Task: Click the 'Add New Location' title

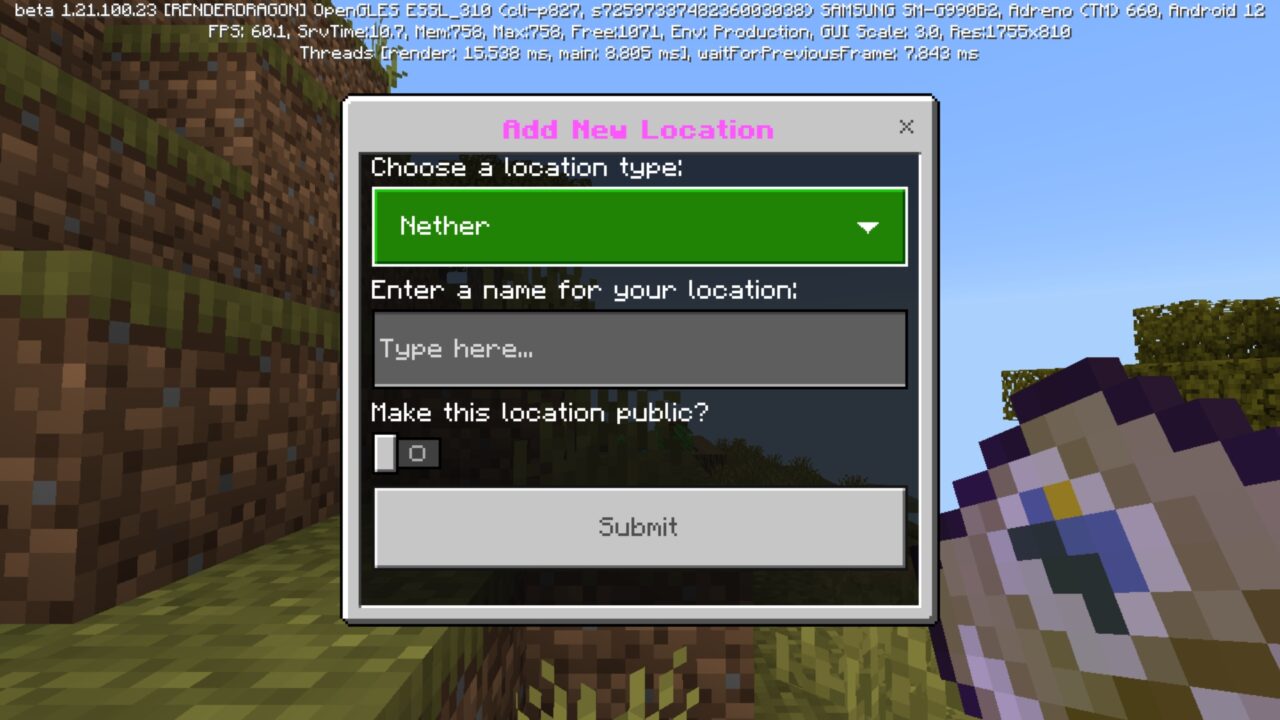Action: [639, 129]
